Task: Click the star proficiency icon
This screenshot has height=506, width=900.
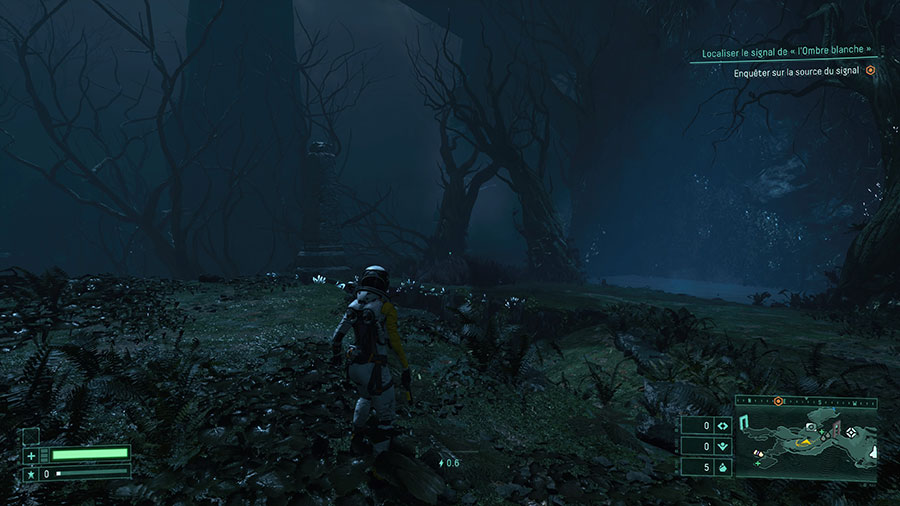Action: pyautogui.click(x=31, y=473)
